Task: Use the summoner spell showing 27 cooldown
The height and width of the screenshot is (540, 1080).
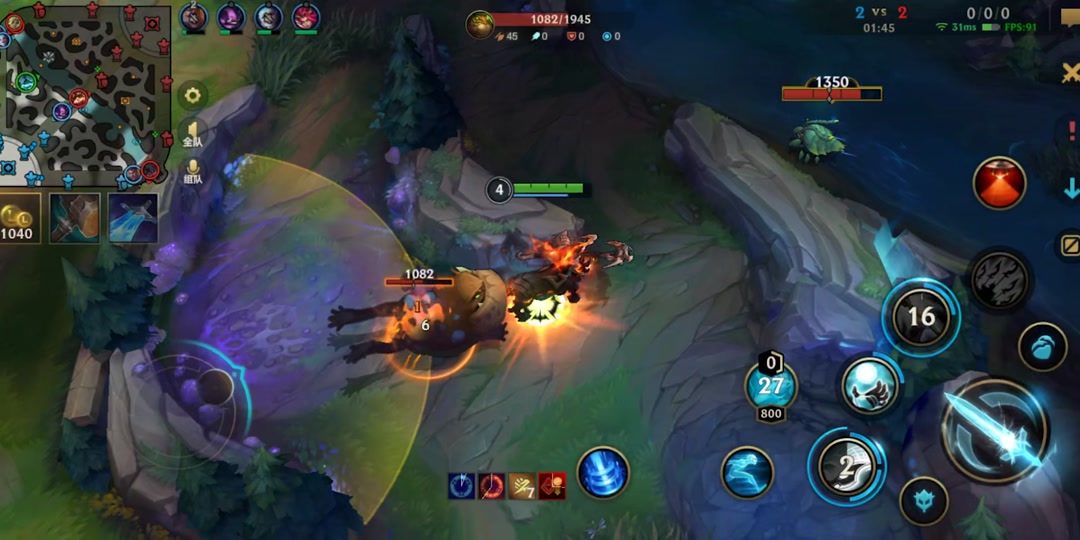Action: point(771,387)
